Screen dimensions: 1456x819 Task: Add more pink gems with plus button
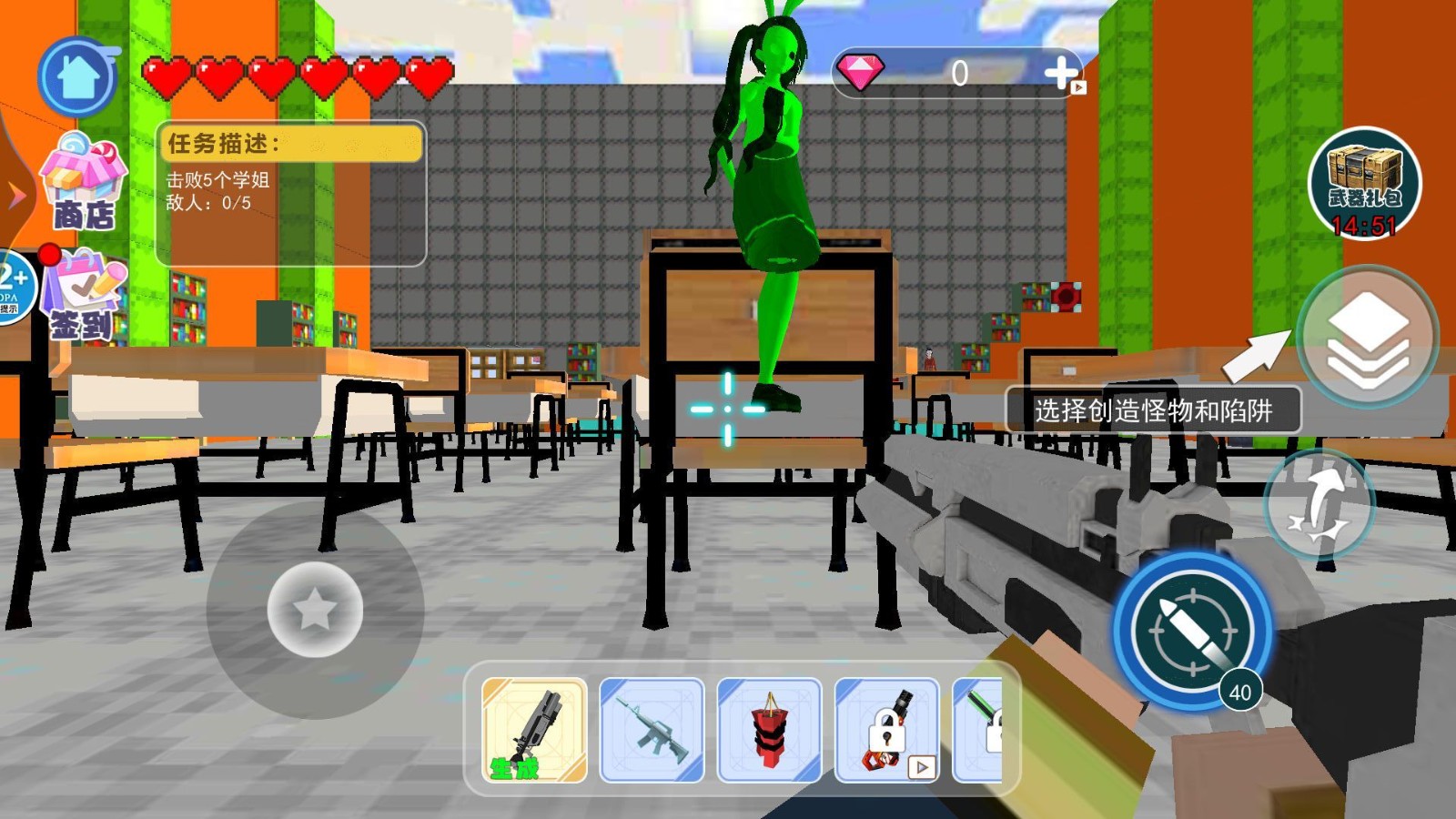pyautogui.click(x=1062, y=73)
